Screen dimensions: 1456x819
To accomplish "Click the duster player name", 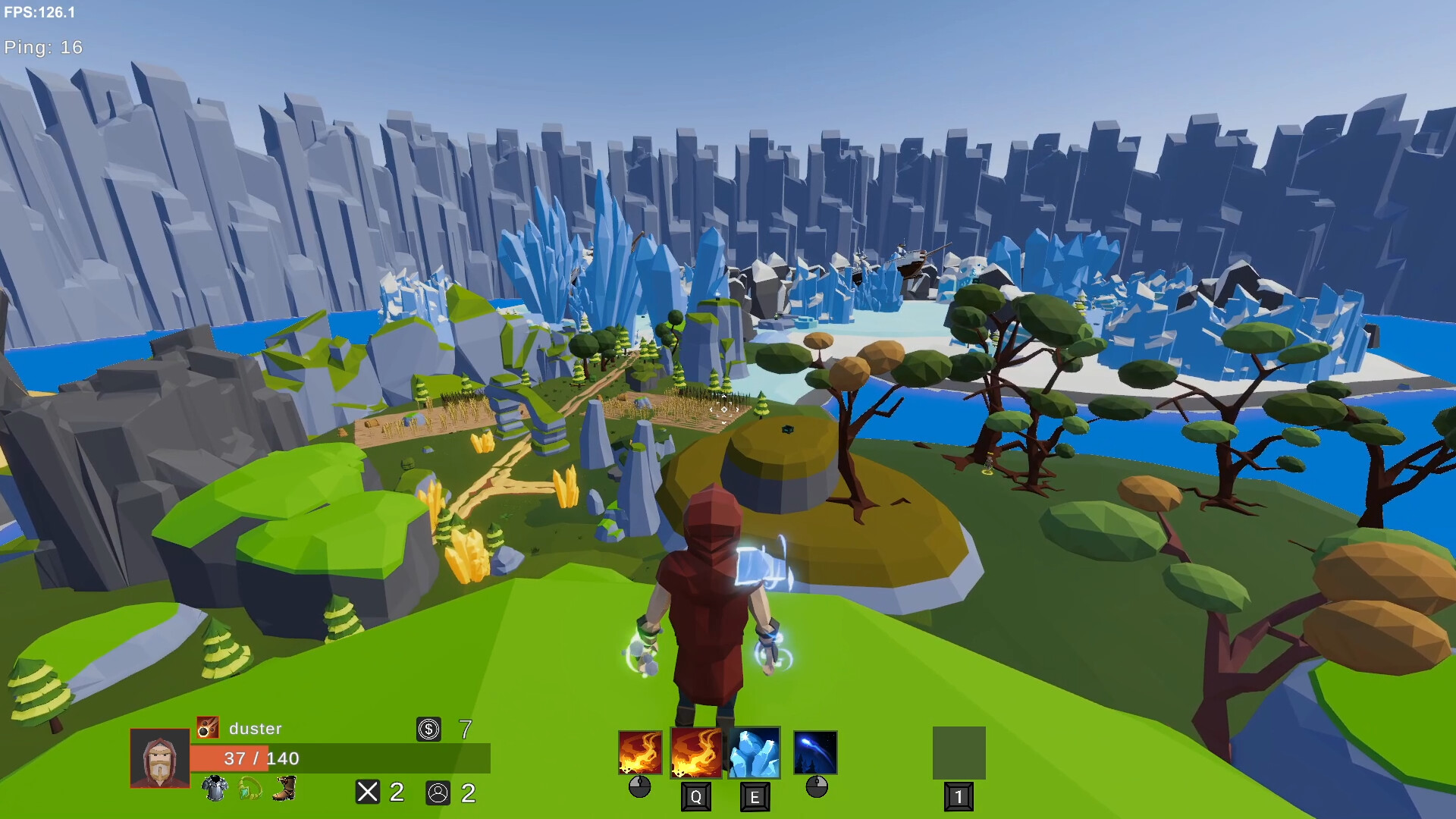I will (255, 728).
